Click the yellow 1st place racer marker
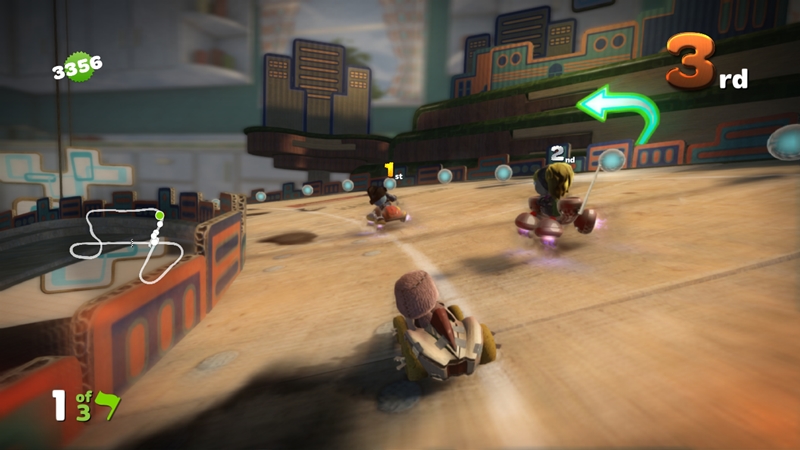800x450 pixels. click(x=392, y=172)
